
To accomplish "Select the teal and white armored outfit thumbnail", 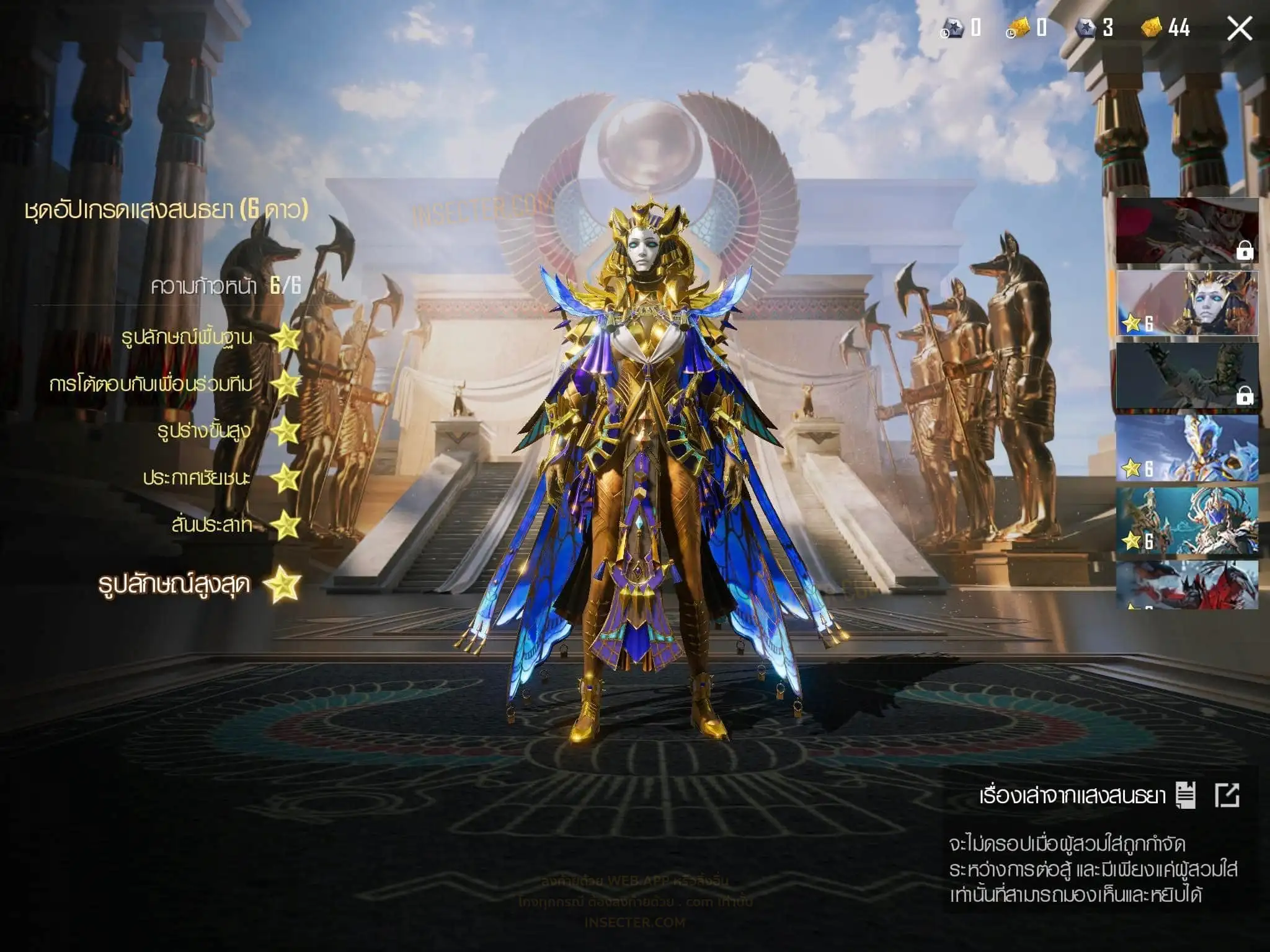I will click(x=1186, y=521).
